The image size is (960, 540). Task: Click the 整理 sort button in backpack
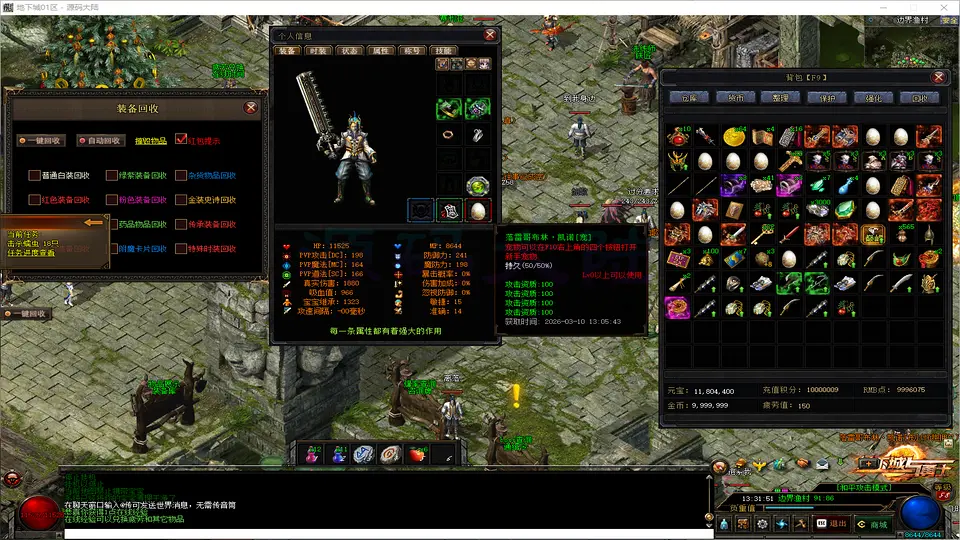[781, 98]
